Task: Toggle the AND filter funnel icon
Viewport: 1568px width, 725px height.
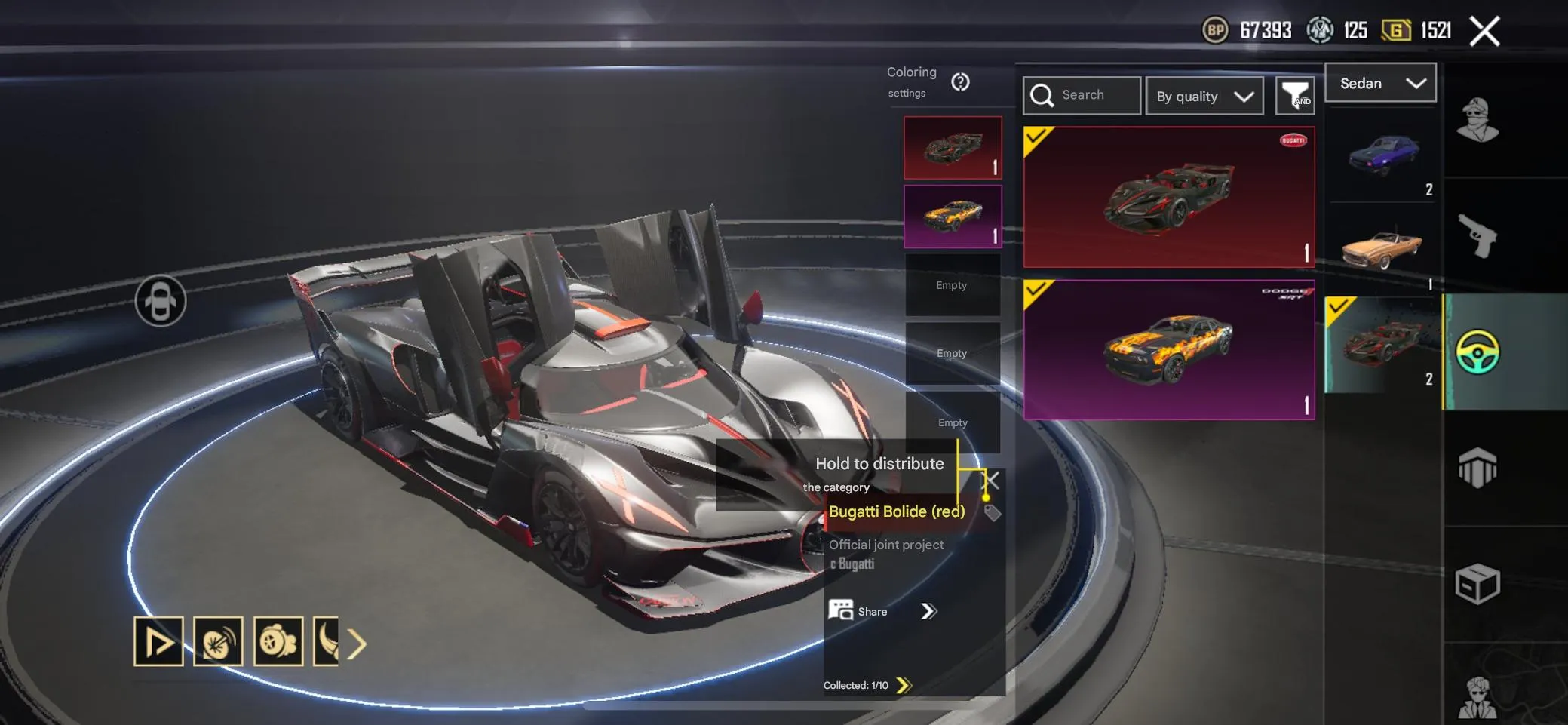Action: (x=1295, y=95)
